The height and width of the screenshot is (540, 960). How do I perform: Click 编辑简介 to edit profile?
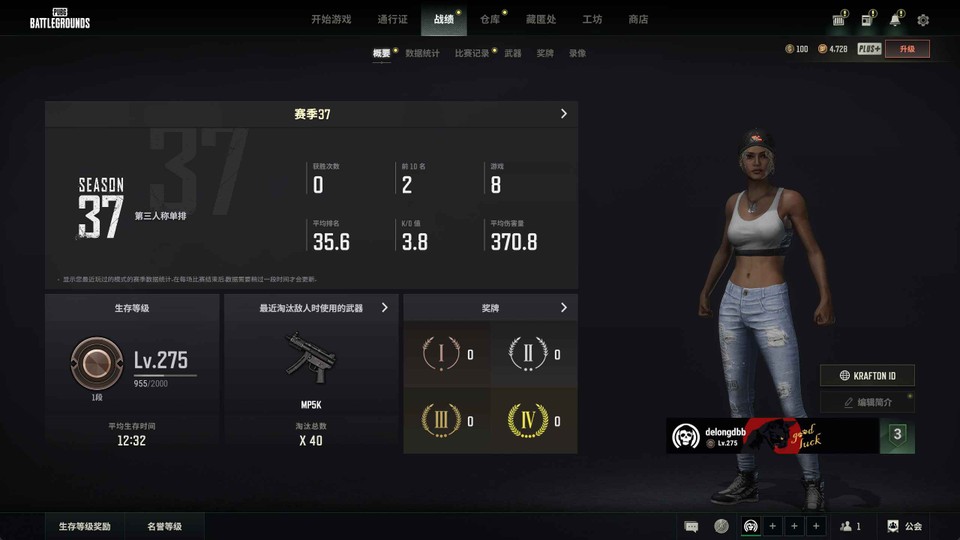coord(867,402)
